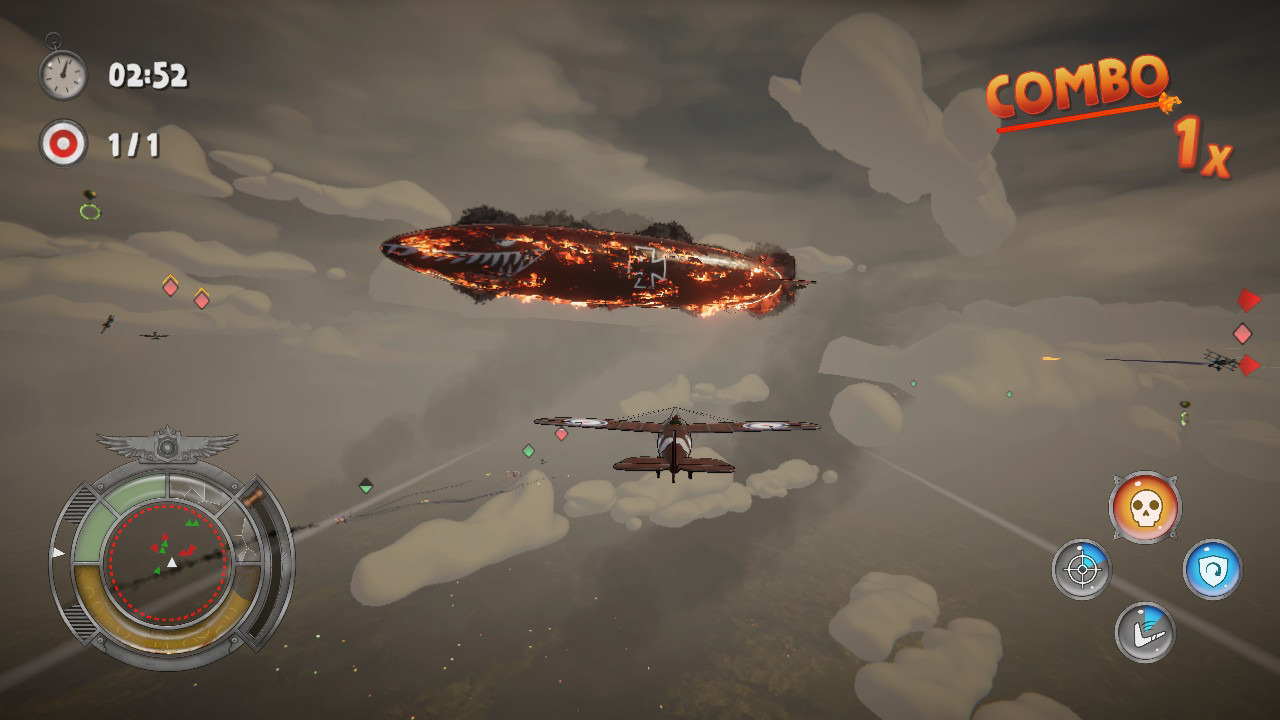Activate the orange skull ability
Image resolution: width=1280 pixels, height=720 pixels.
point(1145,508)
